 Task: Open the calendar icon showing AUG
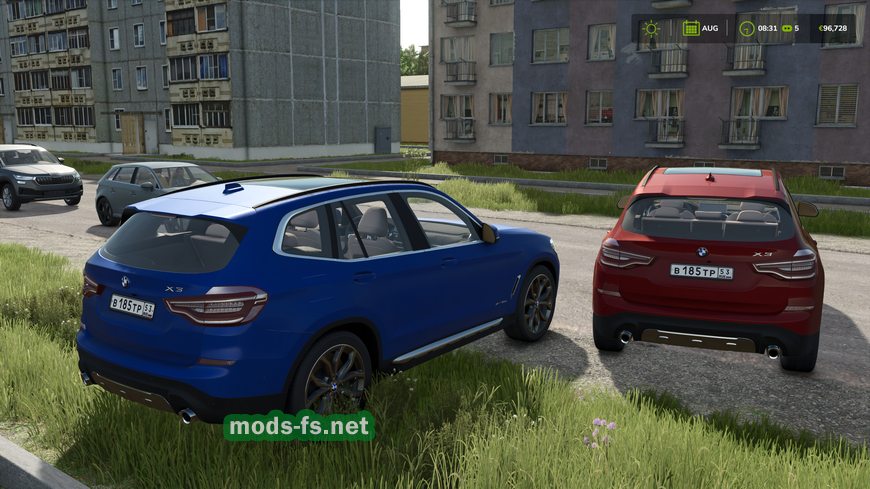(x=691, y=28)
